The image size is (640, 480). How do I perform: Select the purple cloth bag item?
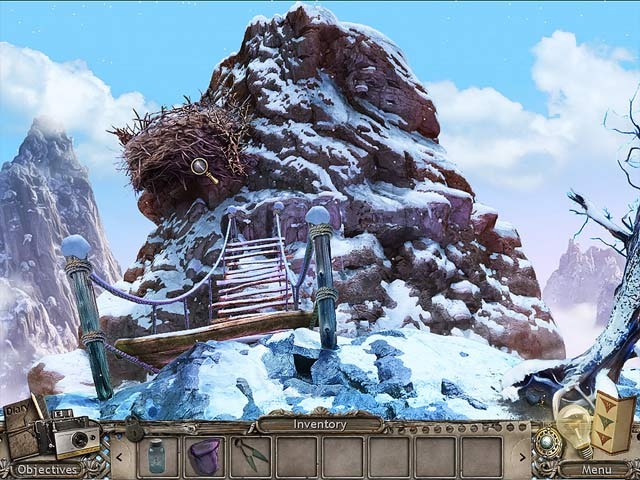point(204,455)
